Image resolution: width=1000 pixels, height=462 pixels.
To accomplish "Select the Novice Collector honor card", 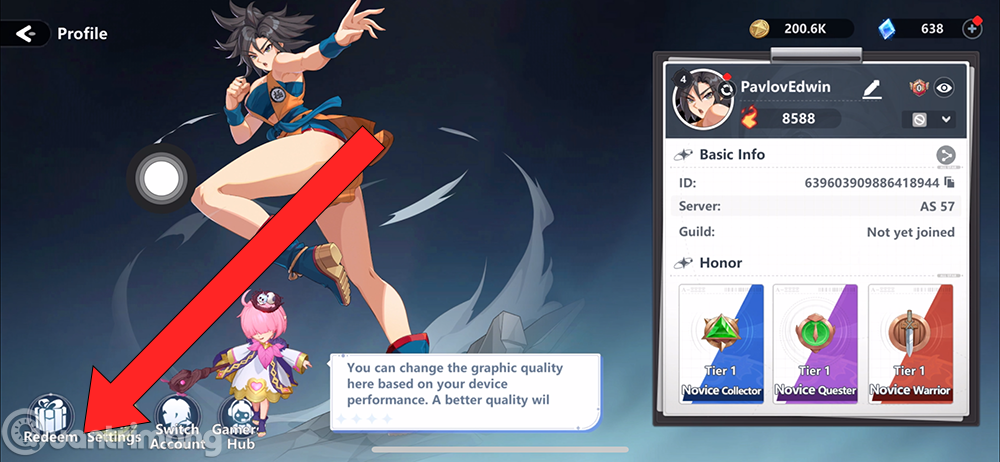I will click(722, 342).
